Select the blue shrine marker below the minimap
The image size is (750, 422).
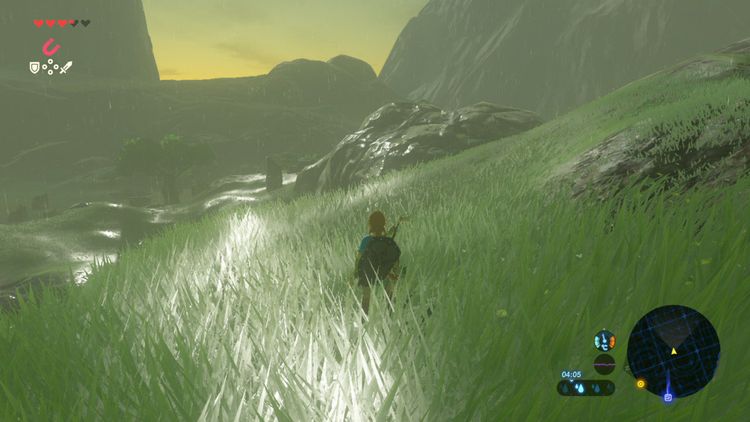coord(667,398)
